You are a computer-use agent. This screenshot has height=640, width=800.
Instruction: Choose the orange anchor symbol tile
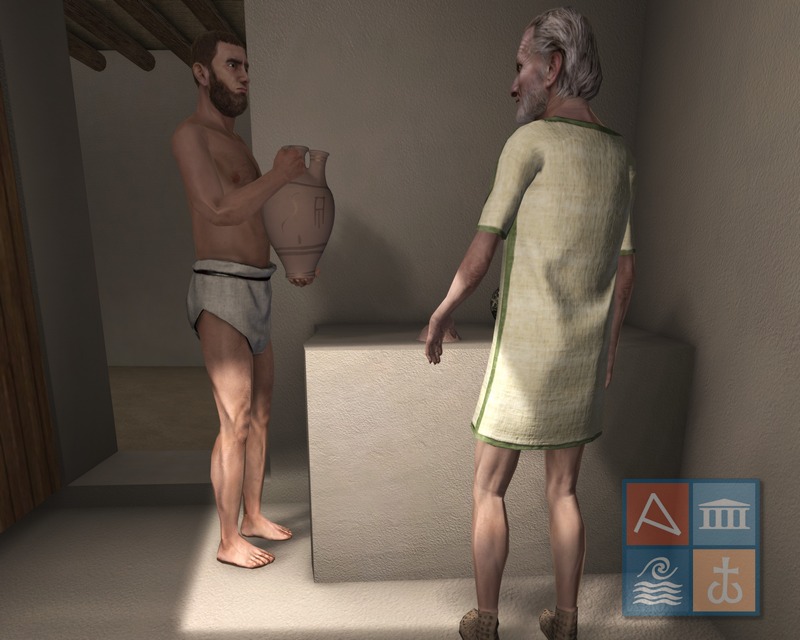724,580
